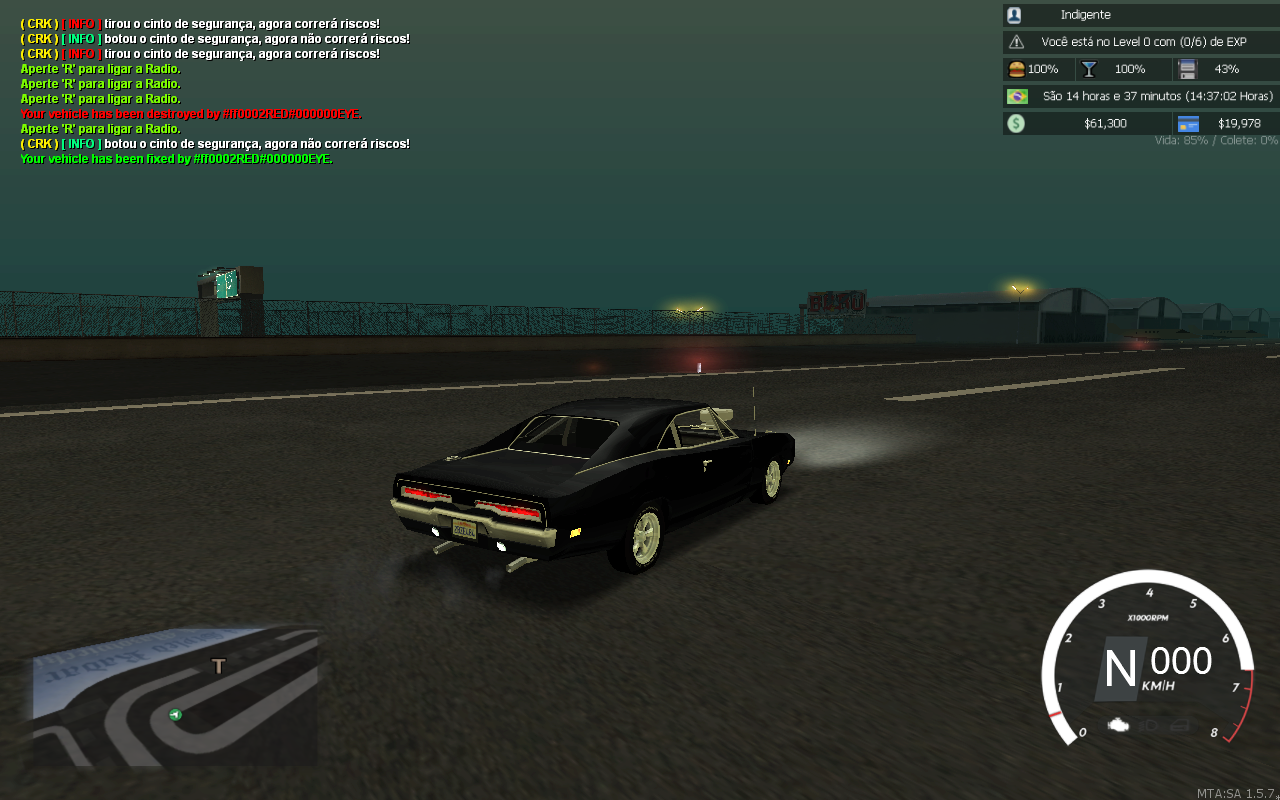The height and width of the screenshot is (800, 1280).
Task: Click the hunger 100% progress bar
Action: point(1037,68)
